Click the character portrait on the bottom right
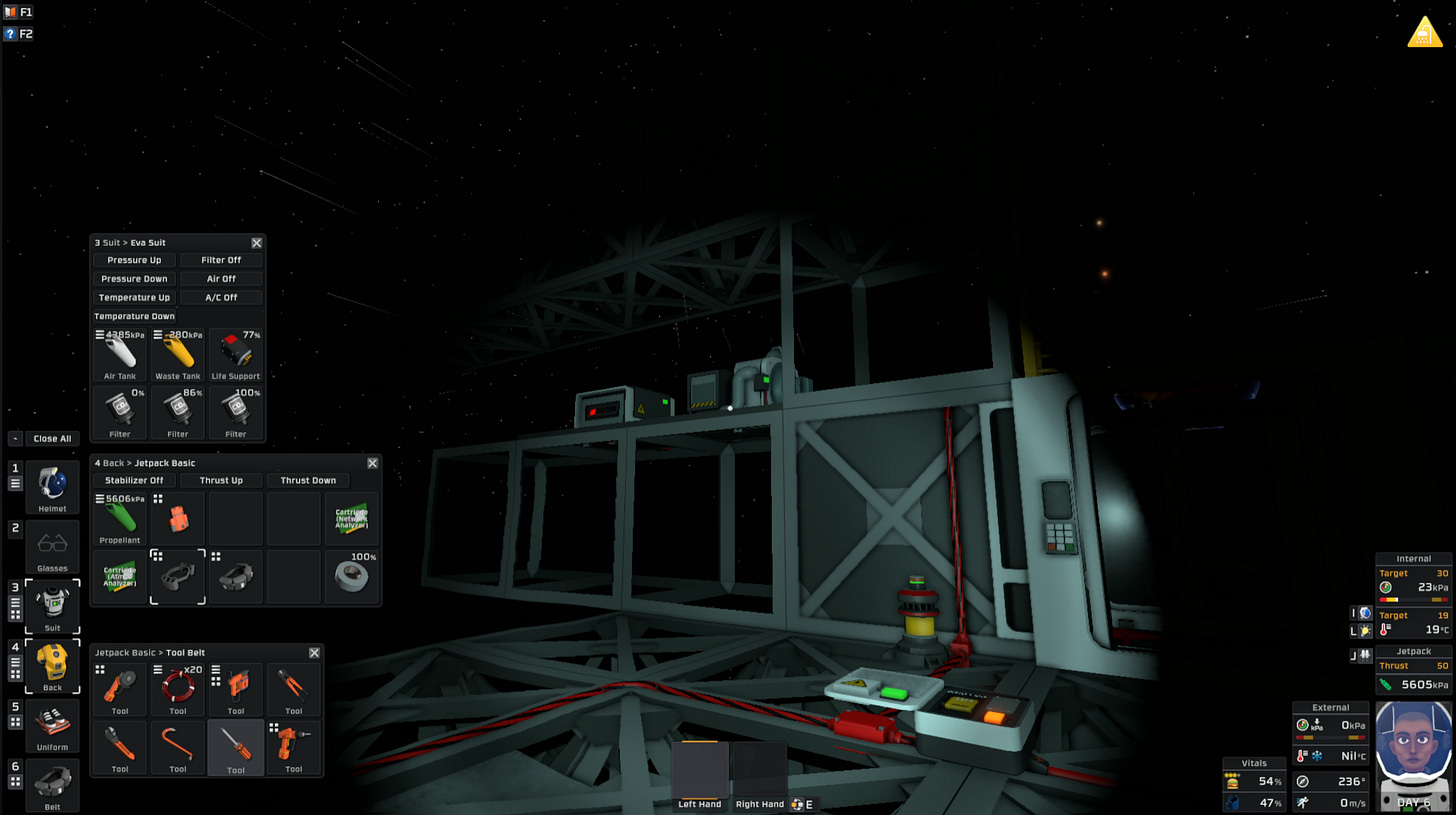1456x815 pixels. click(1413, 760)
